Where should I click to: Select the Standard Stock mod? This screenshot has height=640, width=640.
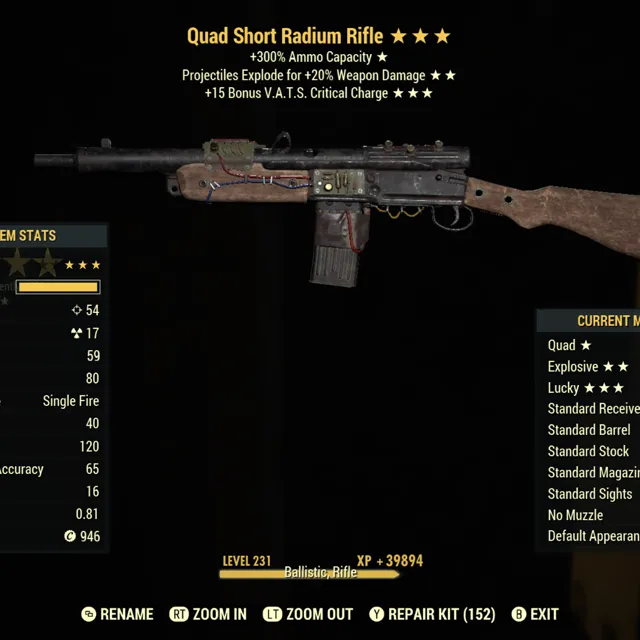(x=589, y=451)
